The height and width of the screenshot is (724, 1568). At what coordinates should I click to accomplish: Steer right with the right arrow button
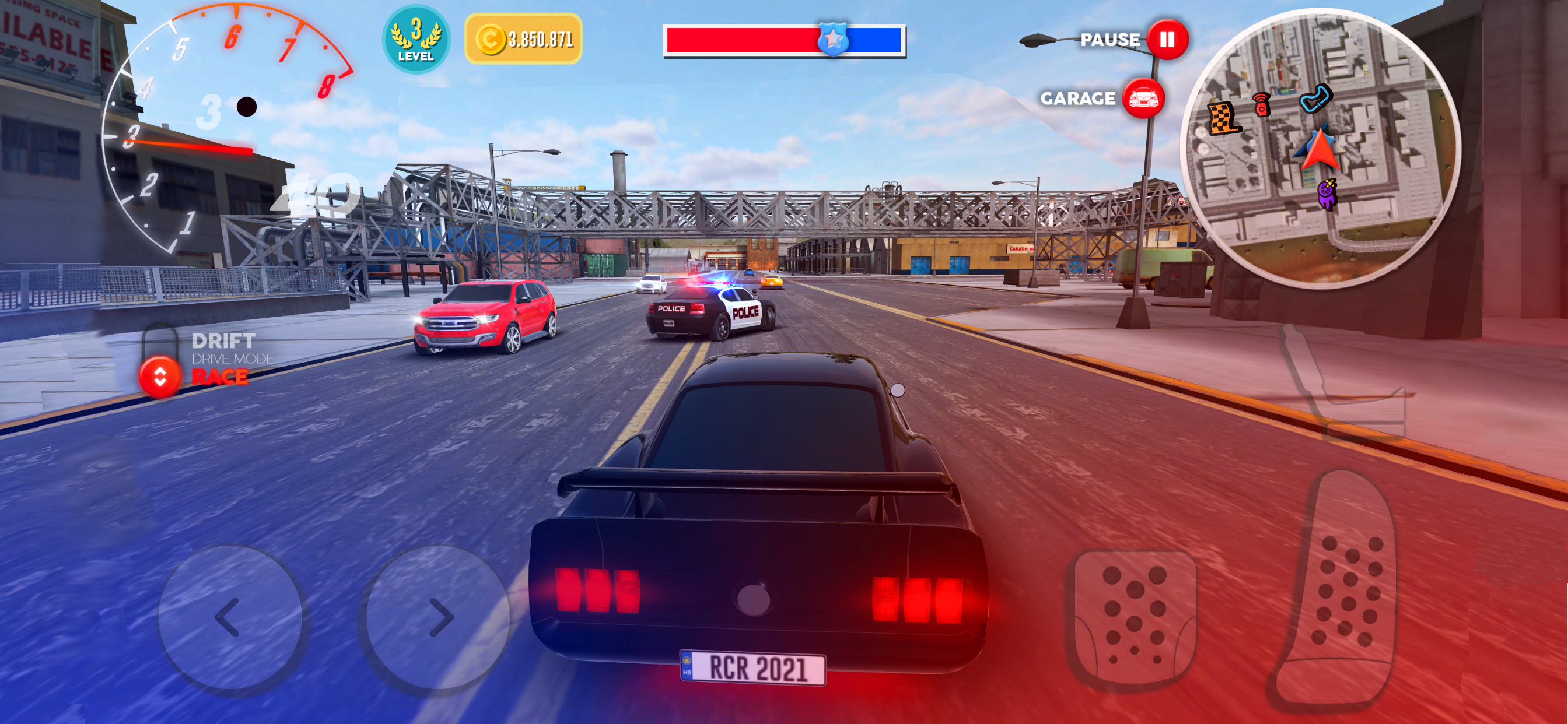[x=438, y=617]
